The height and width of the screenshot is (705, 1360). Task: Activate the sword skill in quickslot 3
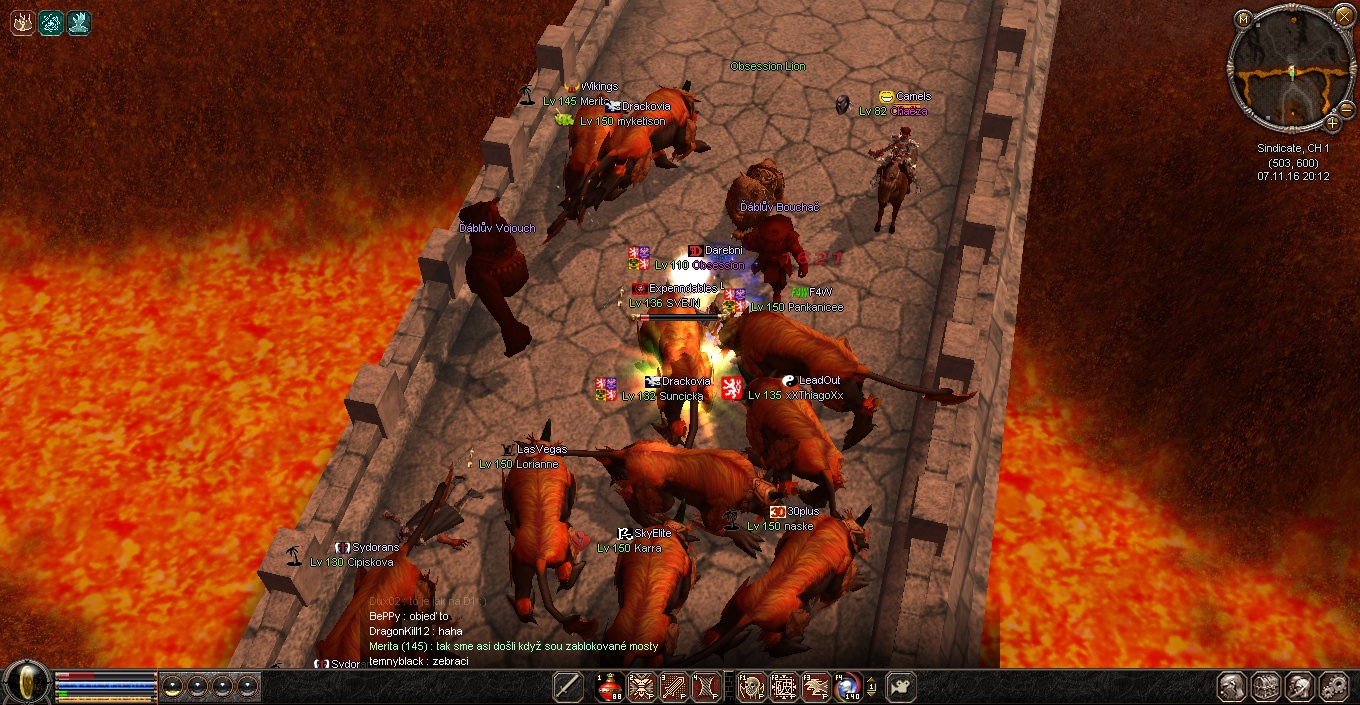coord(674,687)
